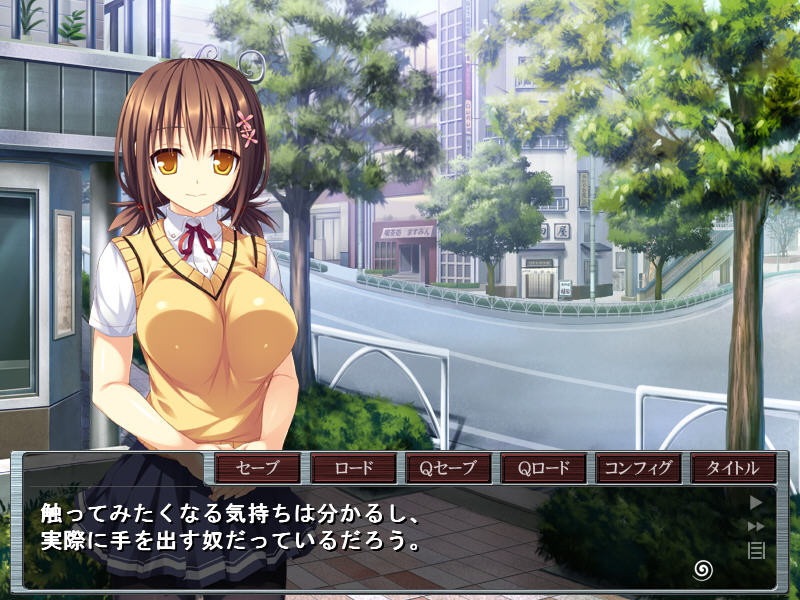The height and width of the screenshot is (600, 800).
Task: Start auto-play with the single triangle icon
Action: pos(756,503)
